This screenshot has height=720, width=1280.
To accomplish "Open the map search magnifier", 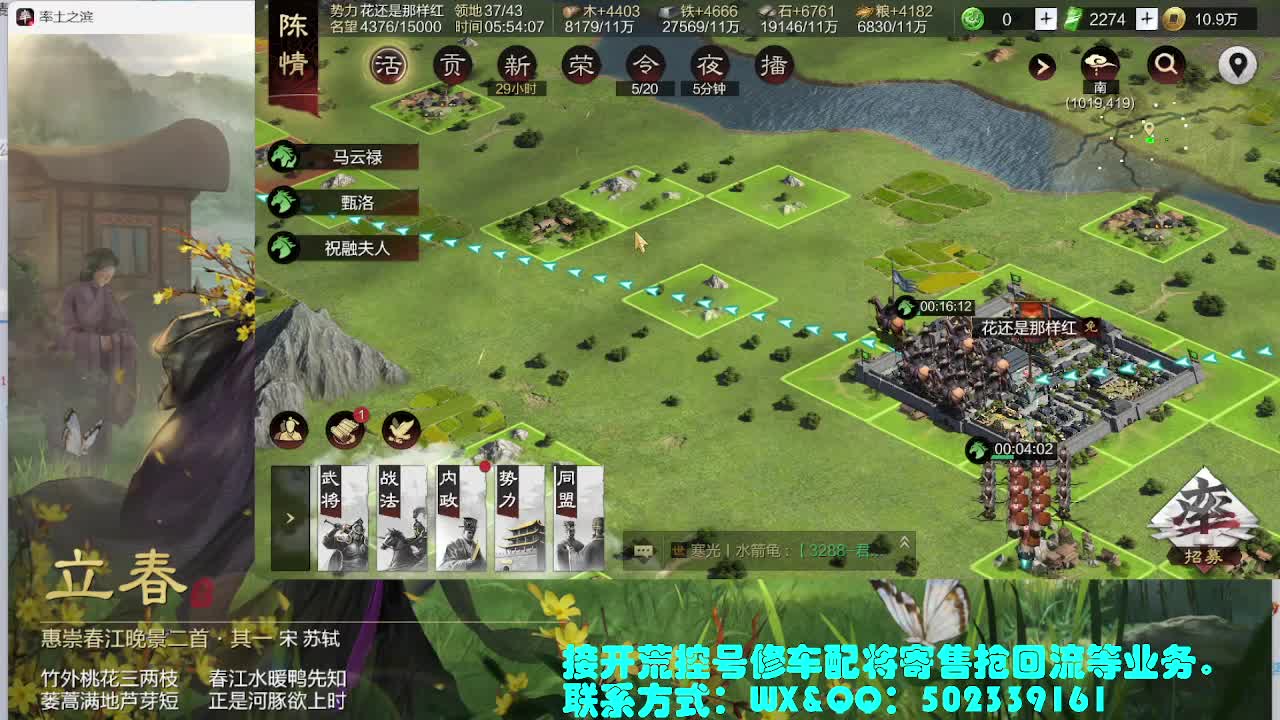I will click(x=1165, y=66).
